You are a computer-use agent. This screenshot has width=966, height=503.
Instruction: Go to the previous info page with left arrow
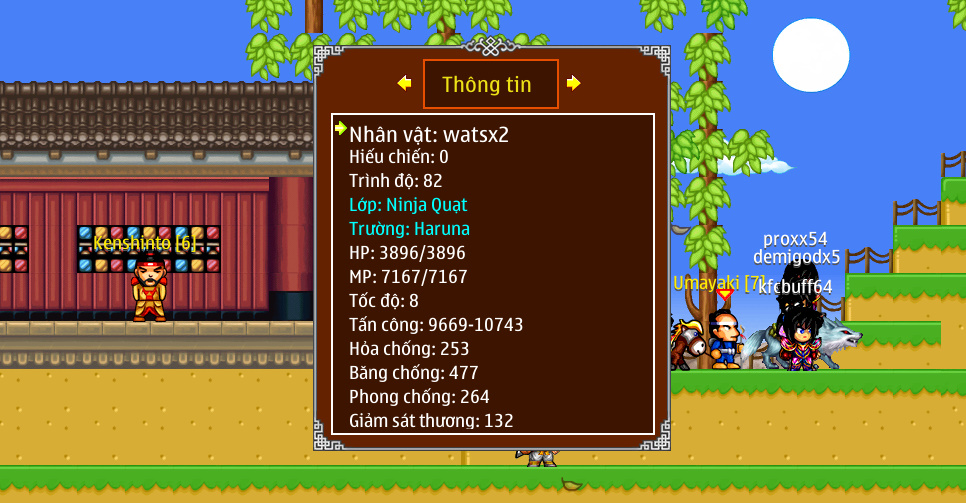tap(404, 83)
